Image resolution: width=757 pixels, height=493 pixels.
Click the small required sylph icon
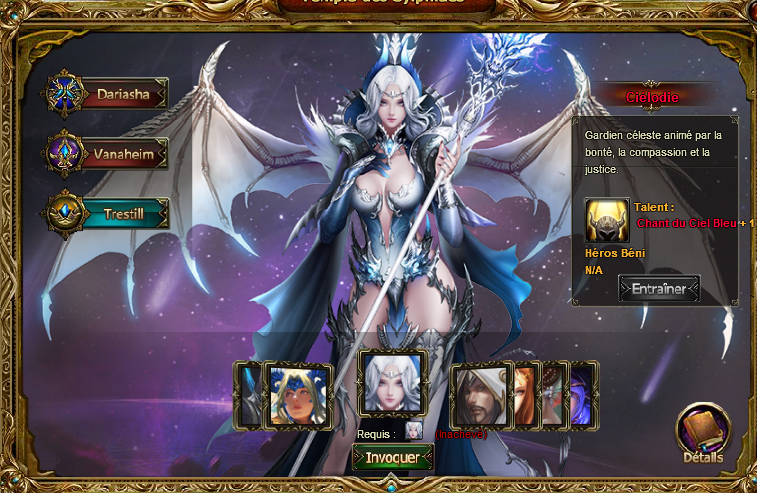(x=413, y=432)
